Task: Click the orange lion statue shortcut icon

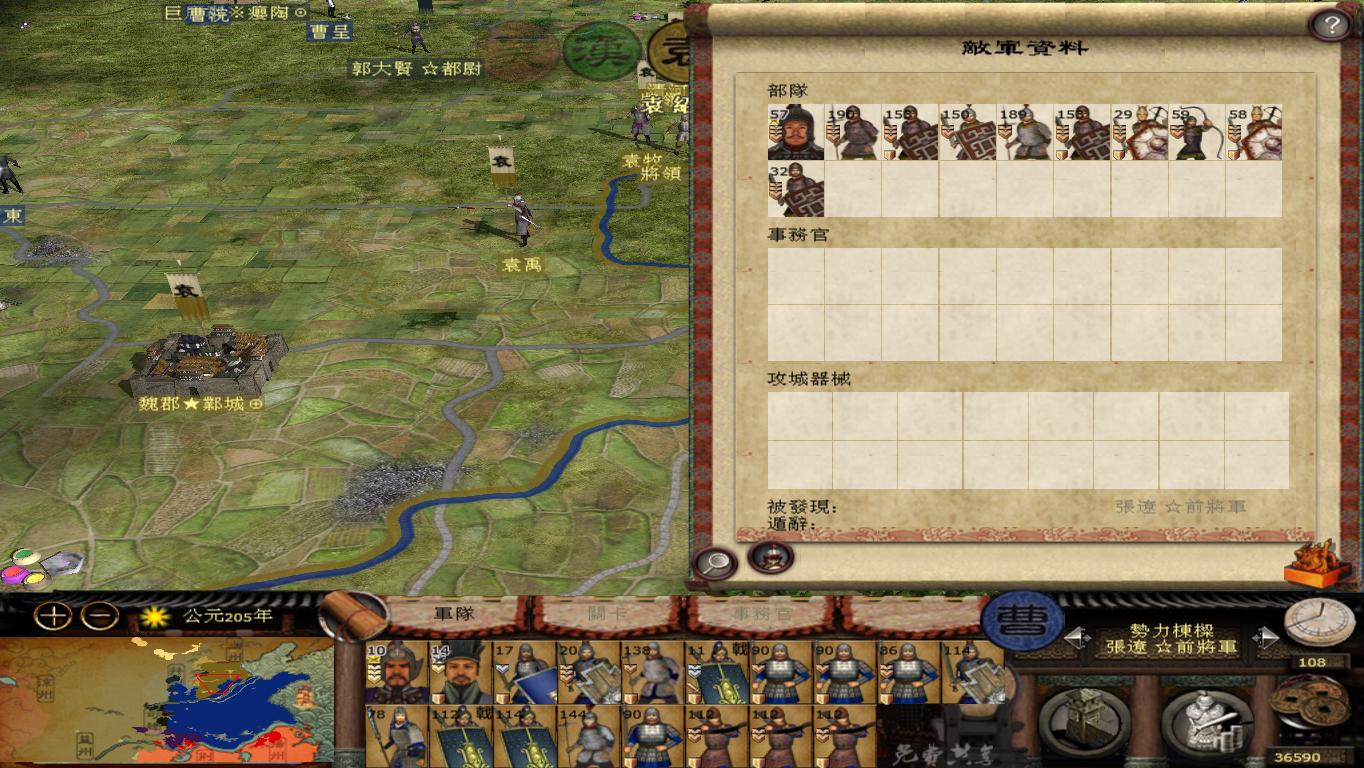Action: (1313, 562)
